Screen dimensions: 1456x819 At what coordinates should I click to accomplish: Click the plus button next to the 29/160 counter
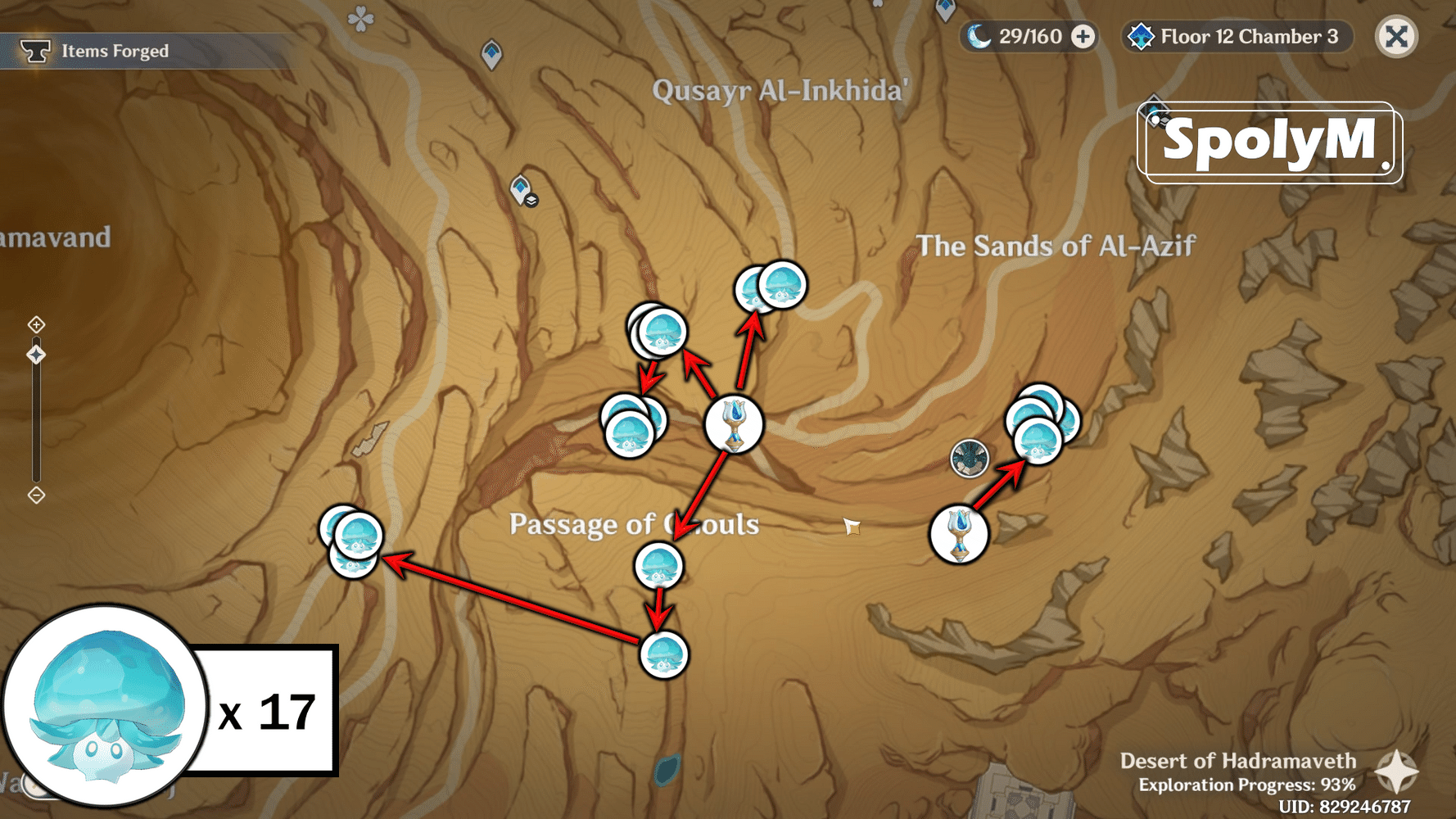[x=1083, y=36]
